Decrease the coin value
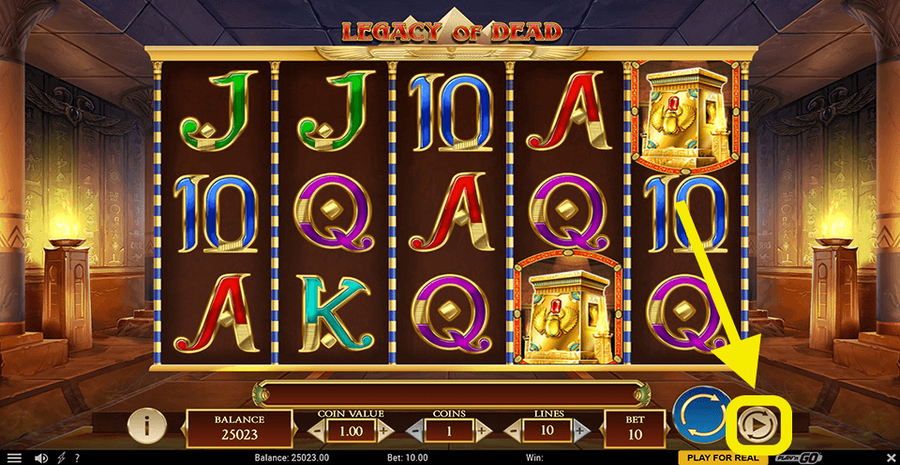The width and height of the screenshot is (900, 465). point(317,430)
